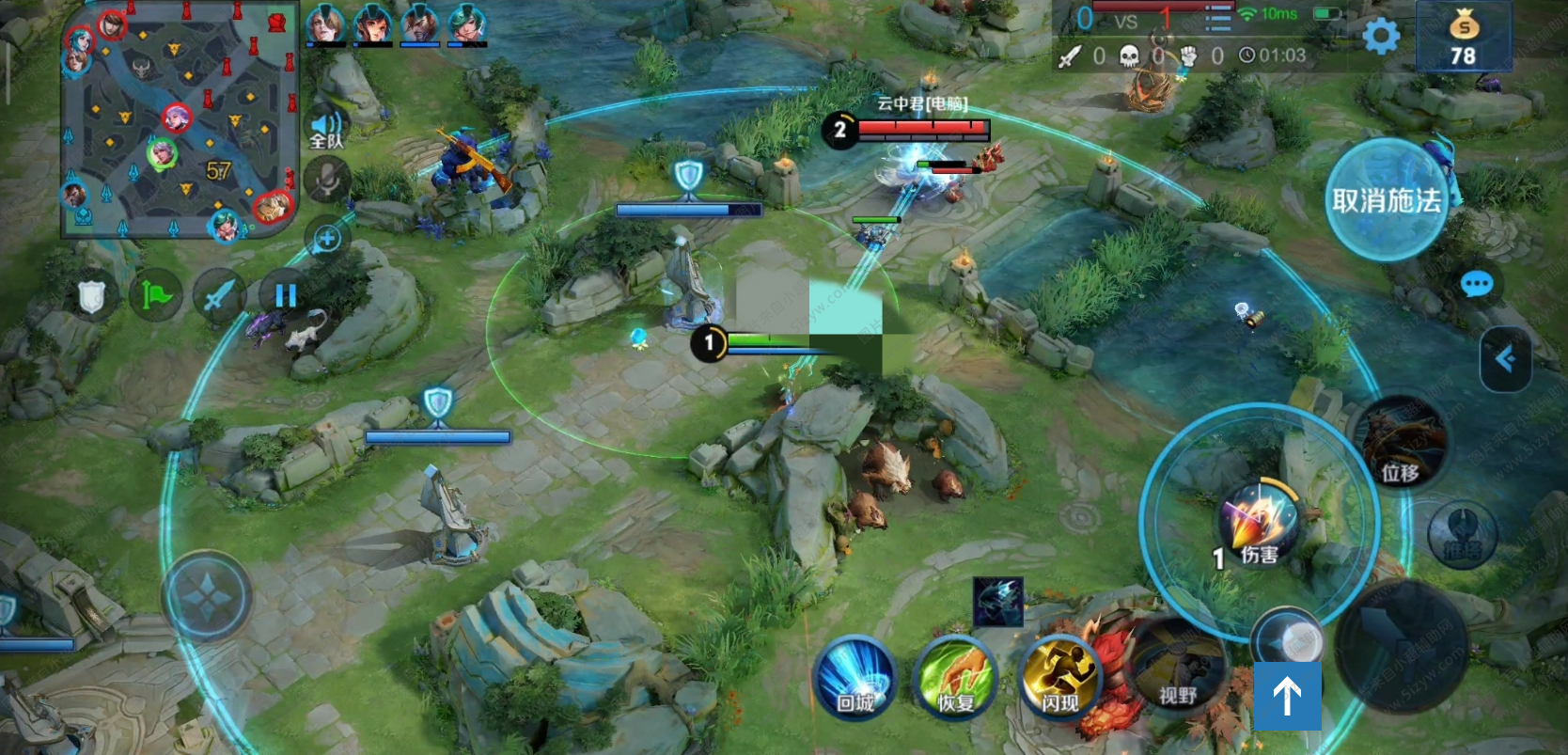
Task: Open the chat bubble quick messages
Action: coord(1476,284)
